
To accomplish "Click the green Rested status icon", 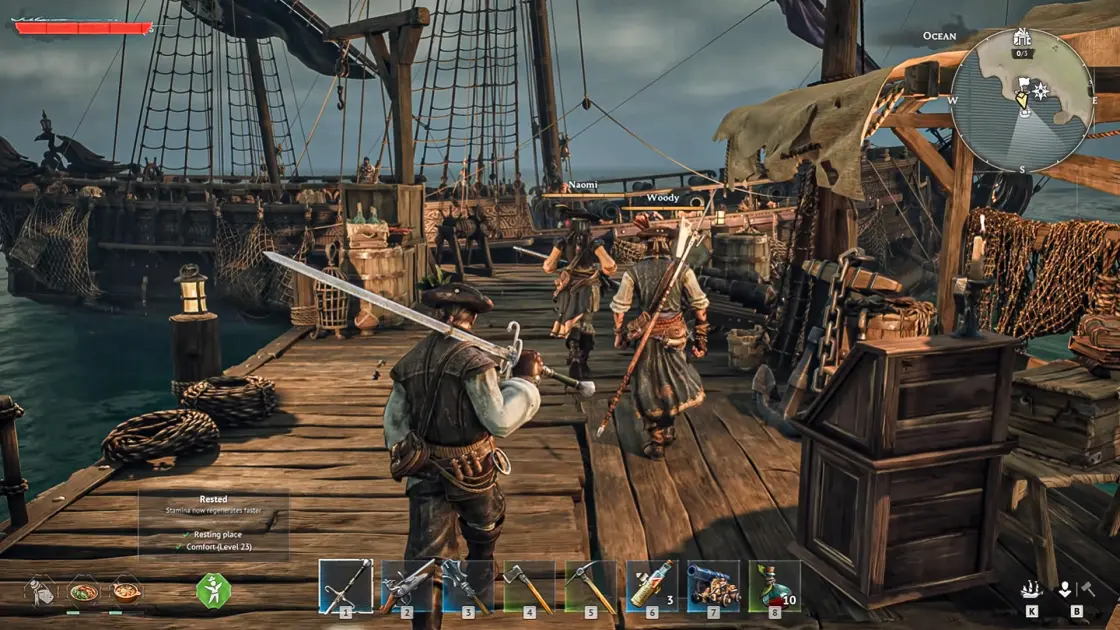I will (213, 591).
